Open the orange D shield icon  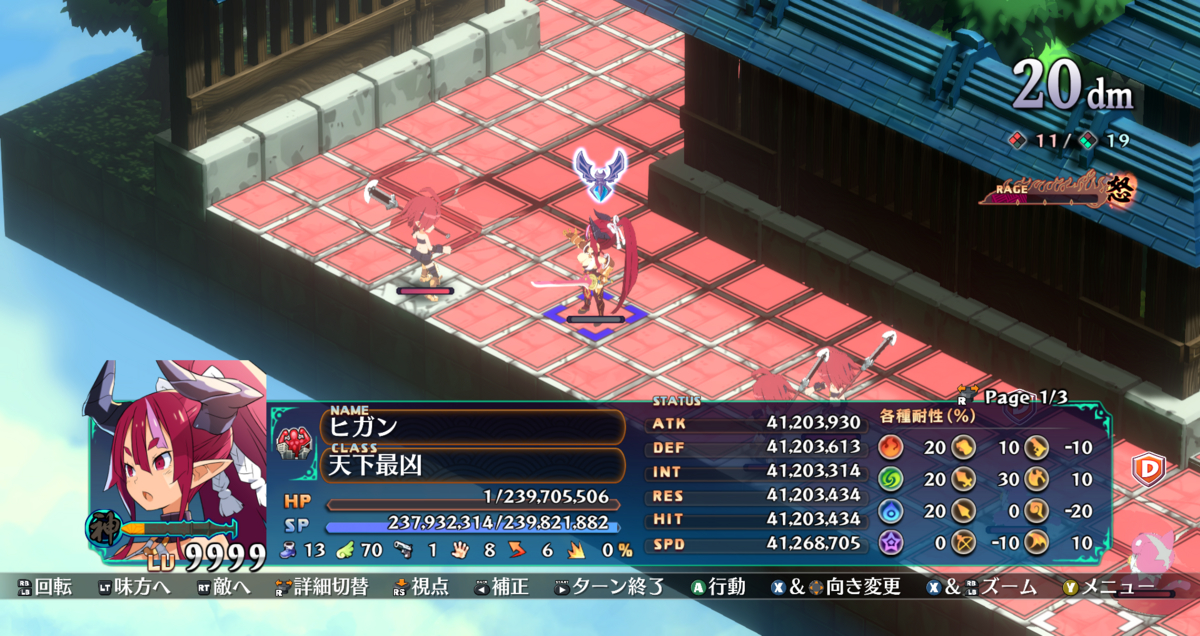(1146, 468)
